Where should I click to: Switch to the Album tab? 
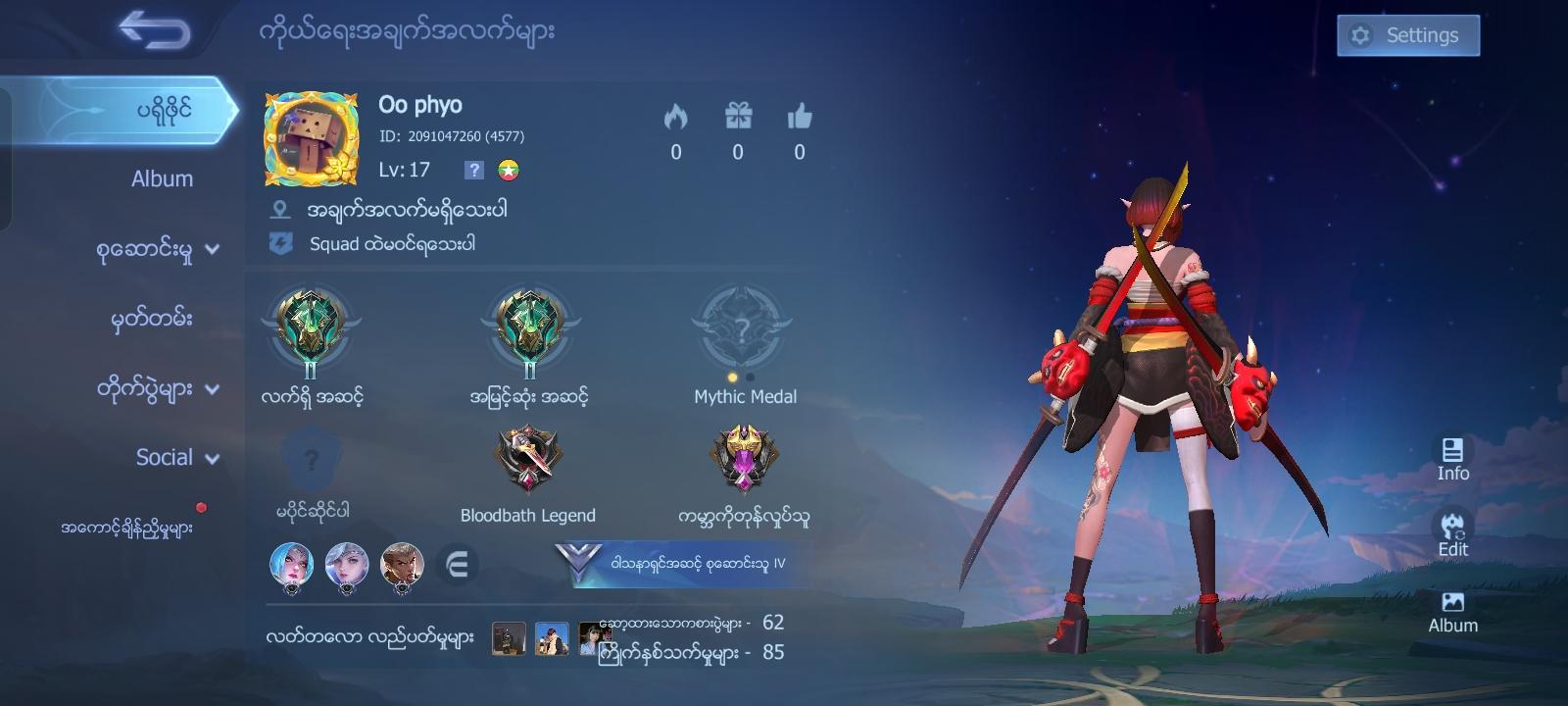pos(164,178)
